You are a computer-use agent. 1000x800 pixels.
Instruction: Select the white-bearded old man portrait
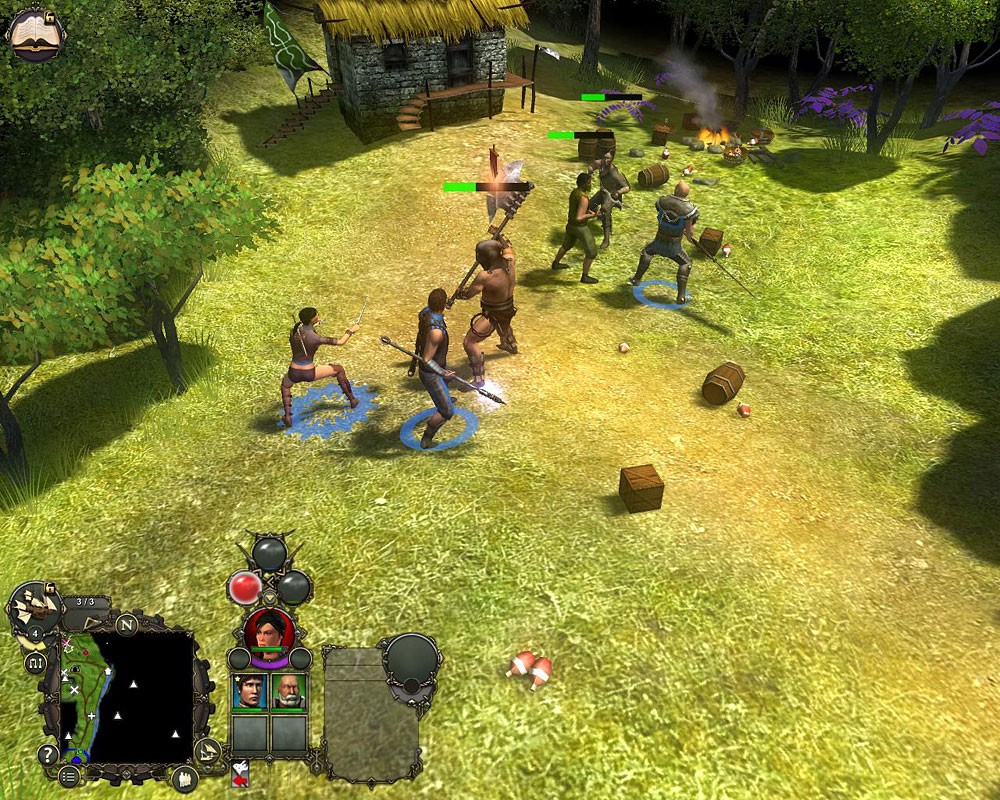click(289, 692)
